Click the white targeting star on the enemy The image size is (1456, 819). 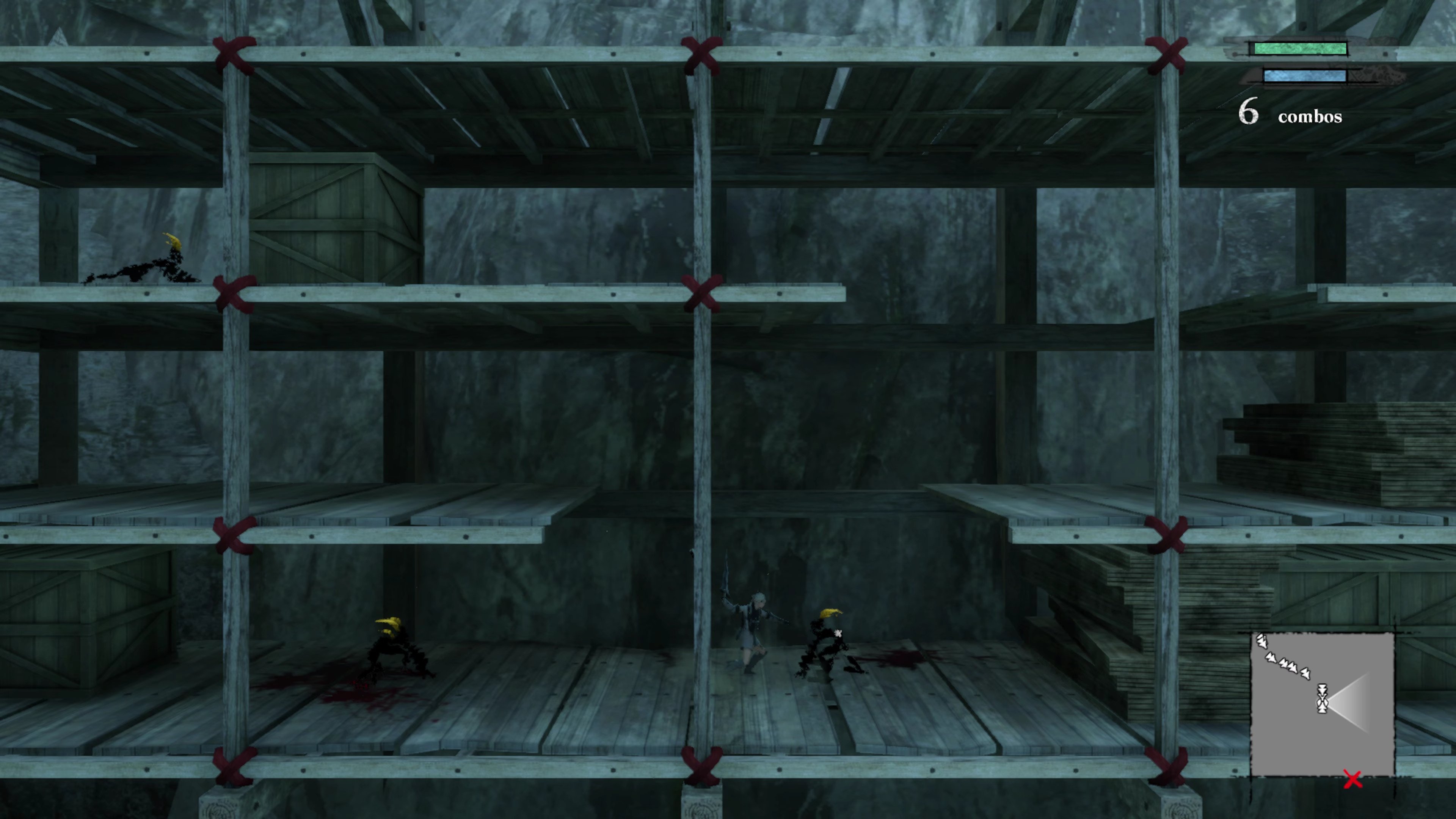click(x=838, y=634)
